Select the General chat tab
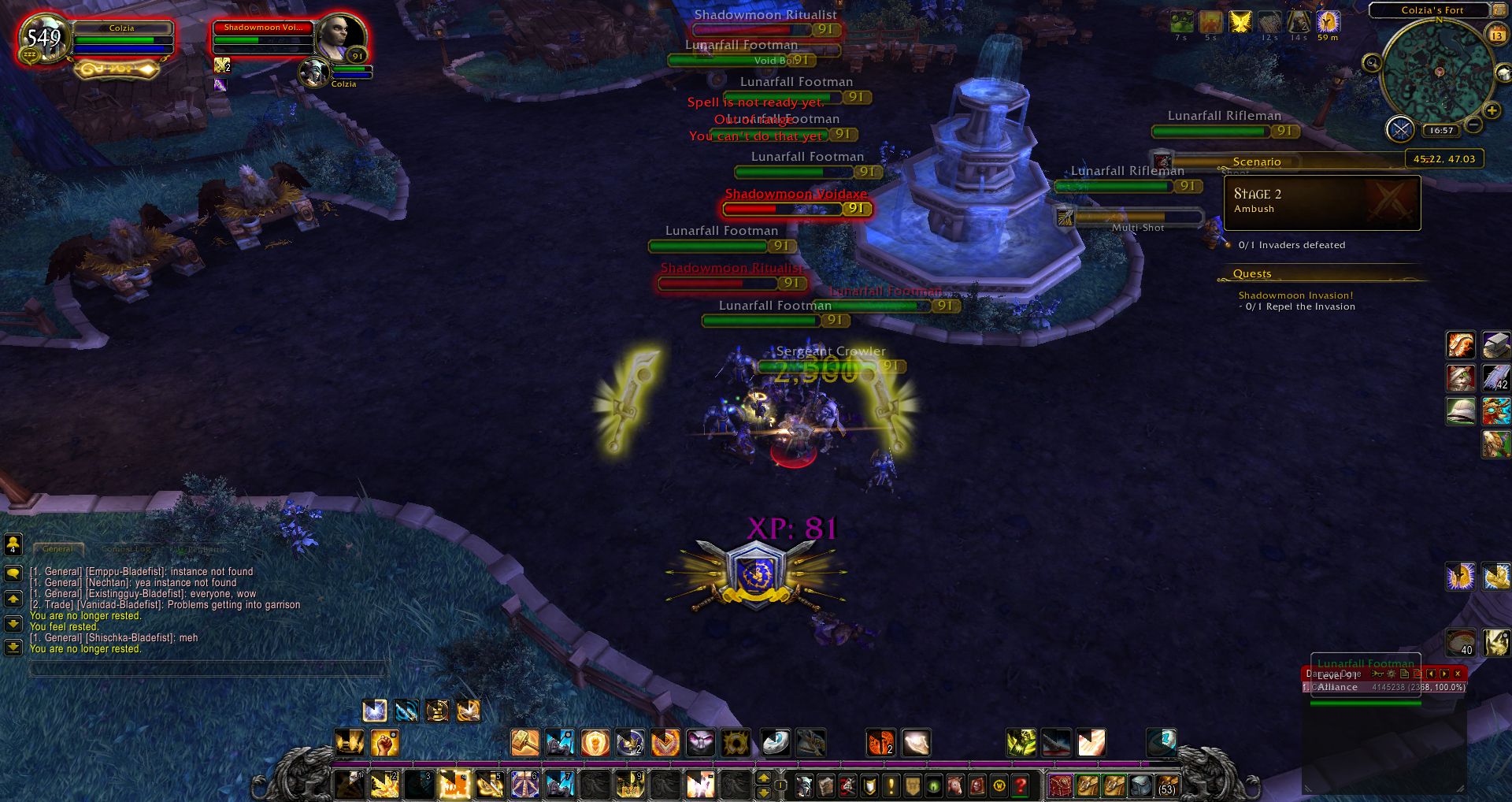1512x802 pixels. point(57,549)
